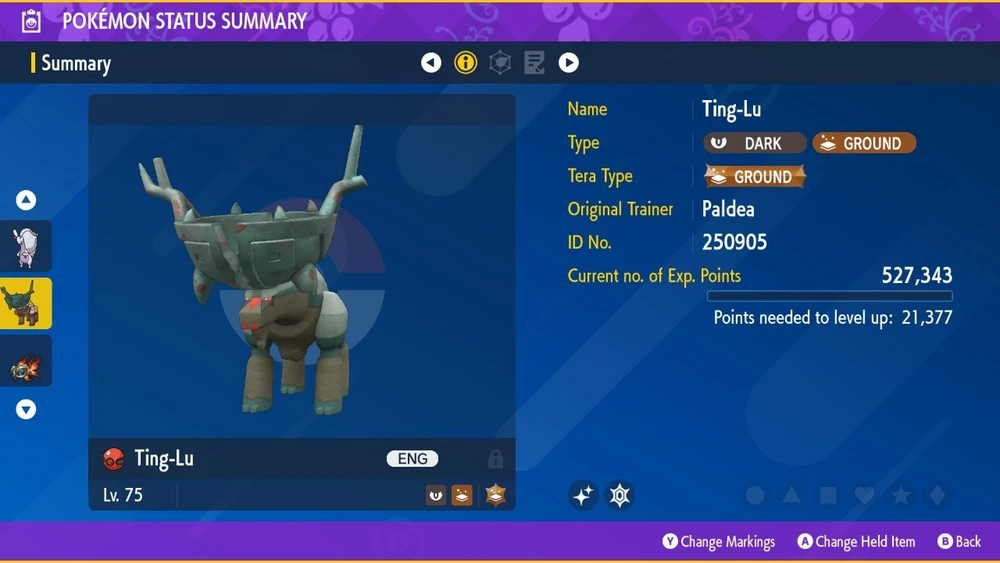Toggle the heart marking
1000x563 pixels.
click(864, 495)
